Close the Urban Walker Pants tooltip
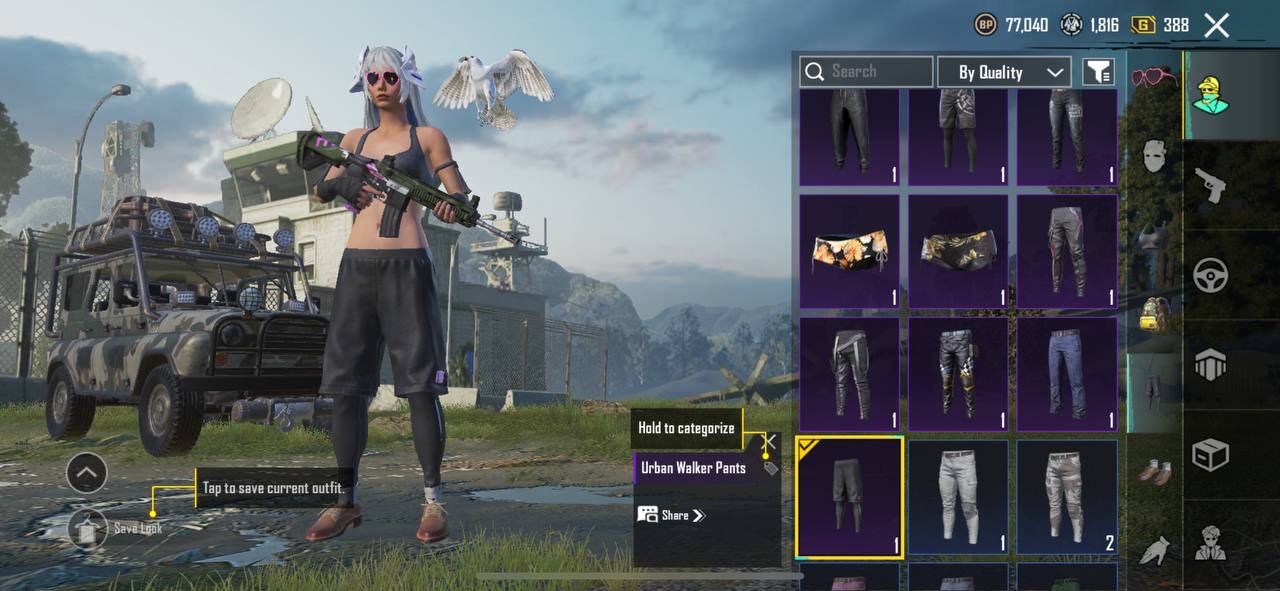This screenshot has height=591, width=1280. (x=768, y=441)
